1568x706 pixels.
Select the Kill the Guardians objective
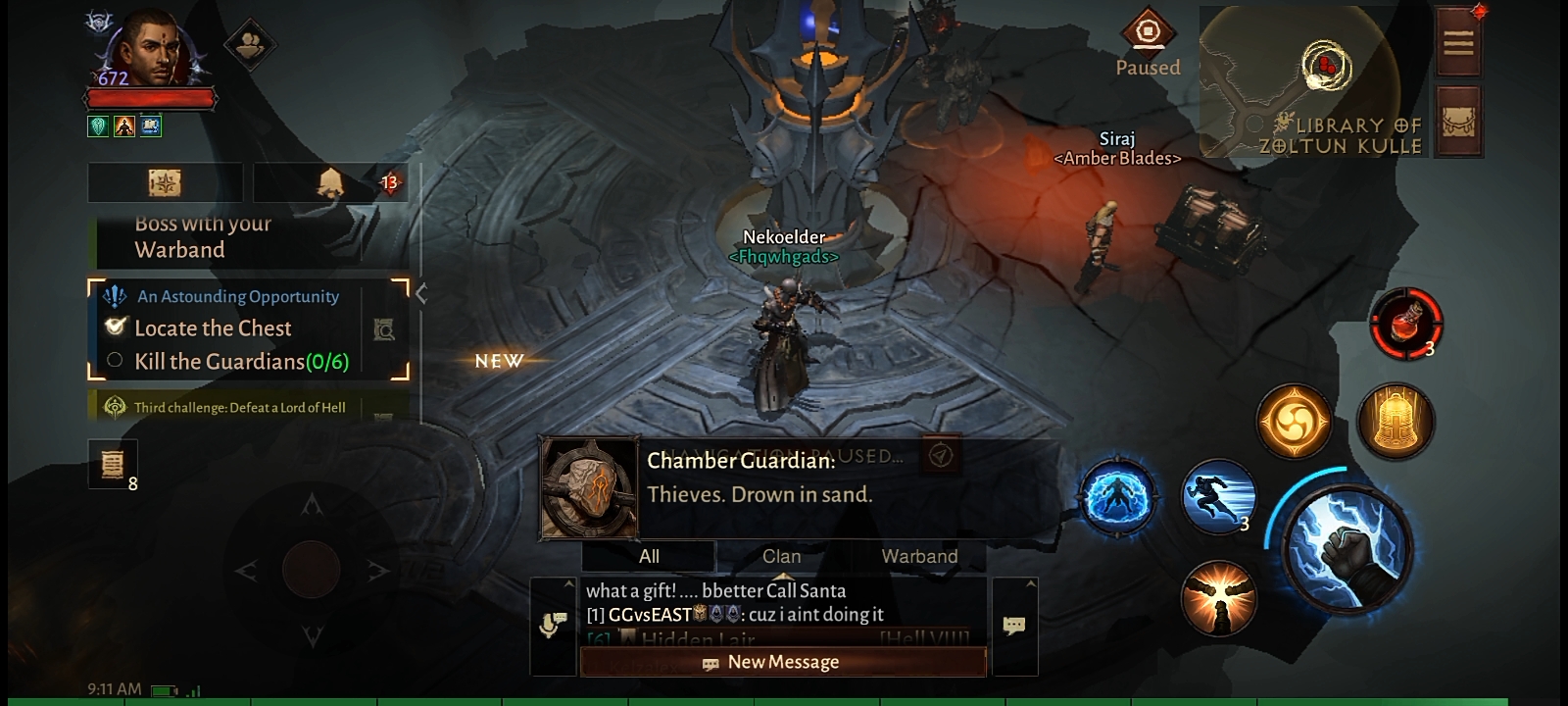tap(240, 362)
